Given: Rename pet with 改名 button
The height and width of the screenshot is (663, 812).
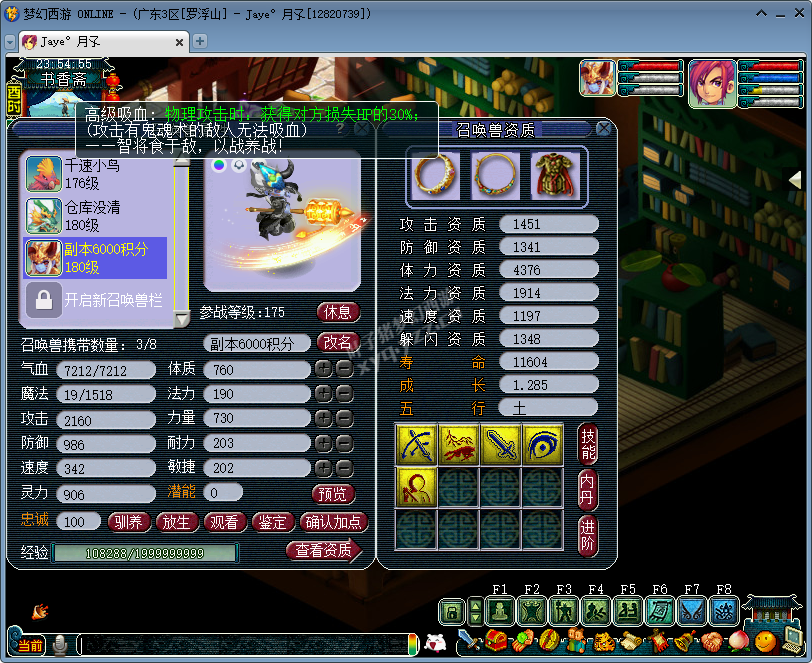Looking at the screenshot, I should [x=338, y=342].
